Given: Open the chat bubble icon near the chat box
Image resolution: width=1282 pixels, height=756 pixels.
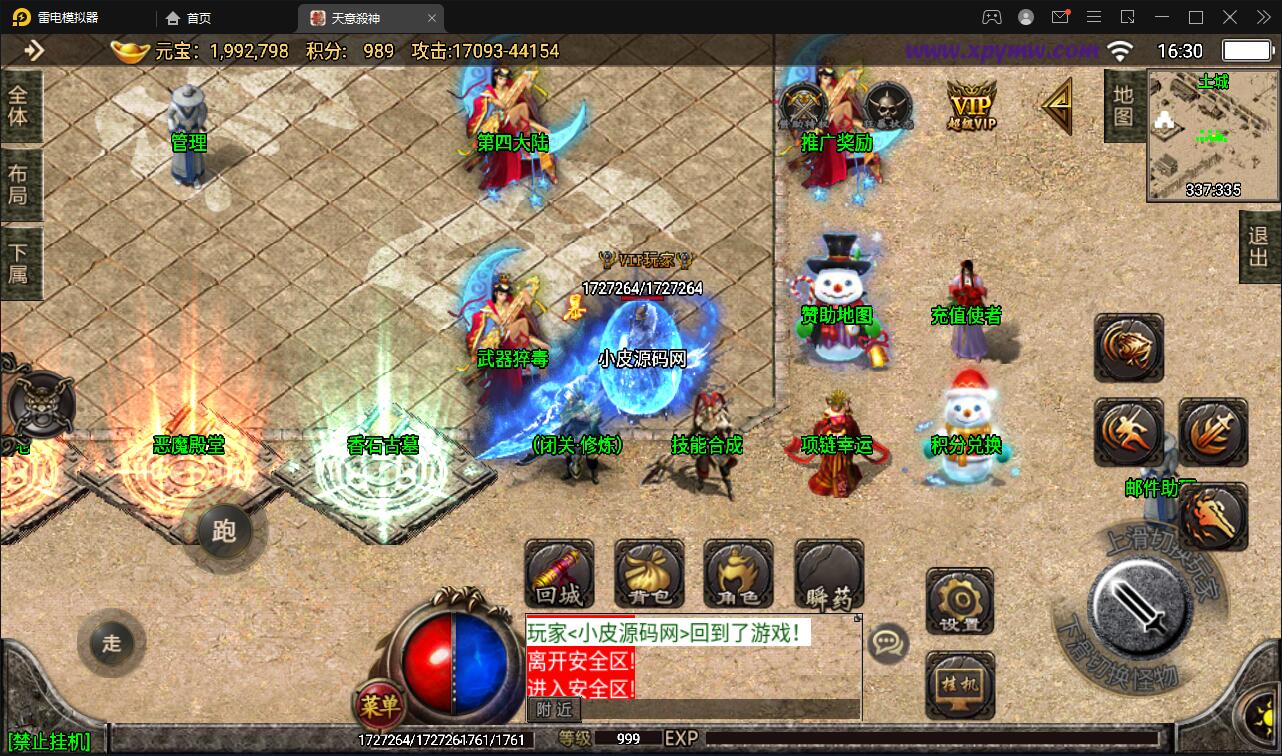Looking at the screenshot, I should 886,644.
